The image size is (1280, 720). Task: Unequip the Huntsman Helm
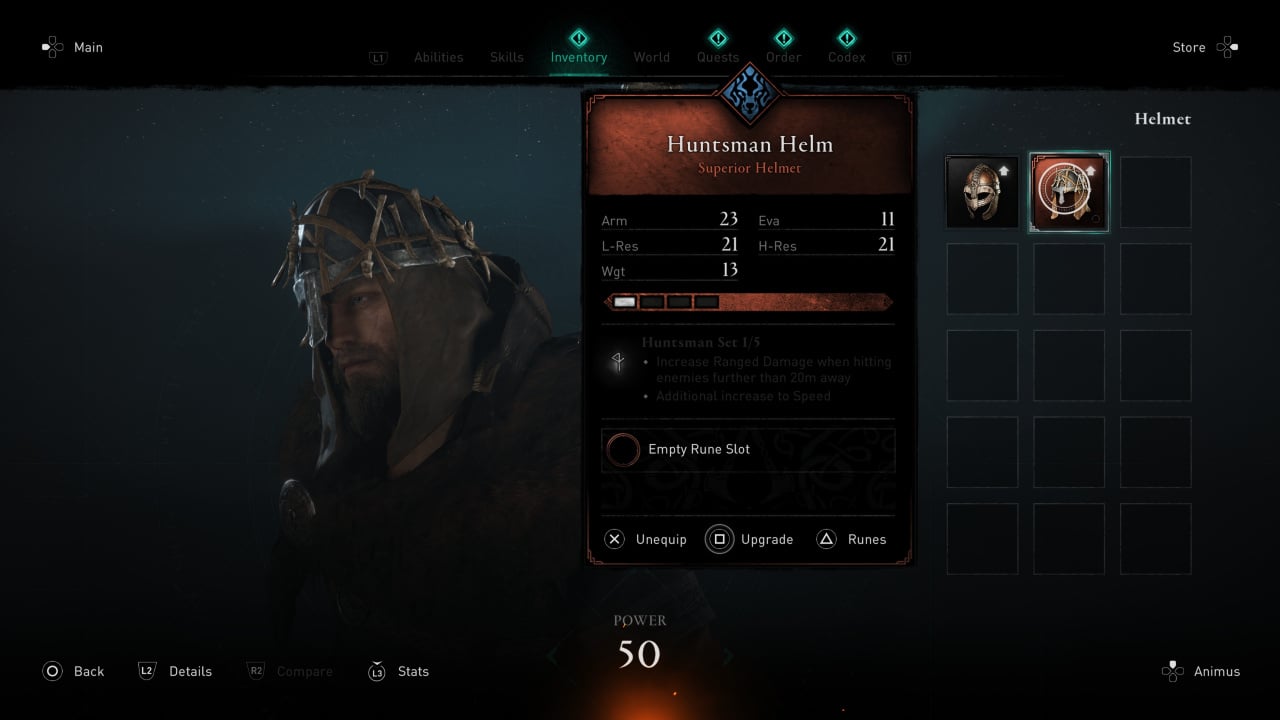(646, 540)
